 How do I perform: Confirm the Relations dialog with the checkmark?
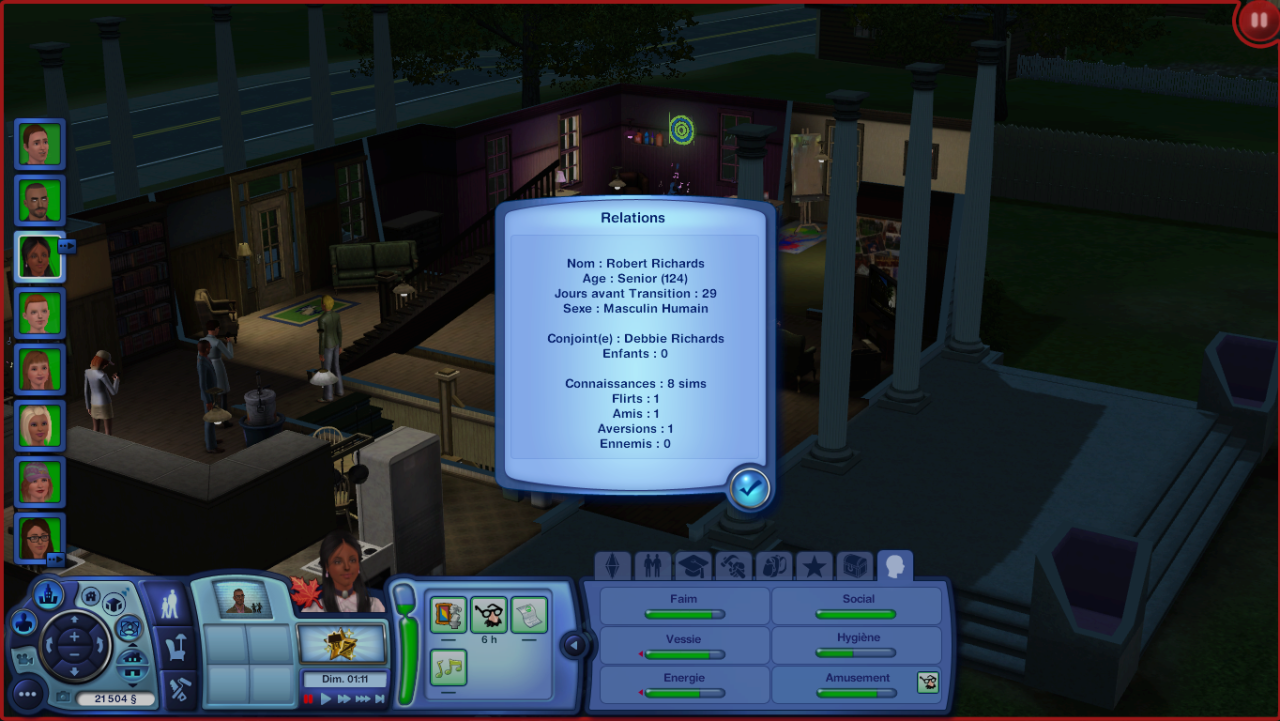749,487
